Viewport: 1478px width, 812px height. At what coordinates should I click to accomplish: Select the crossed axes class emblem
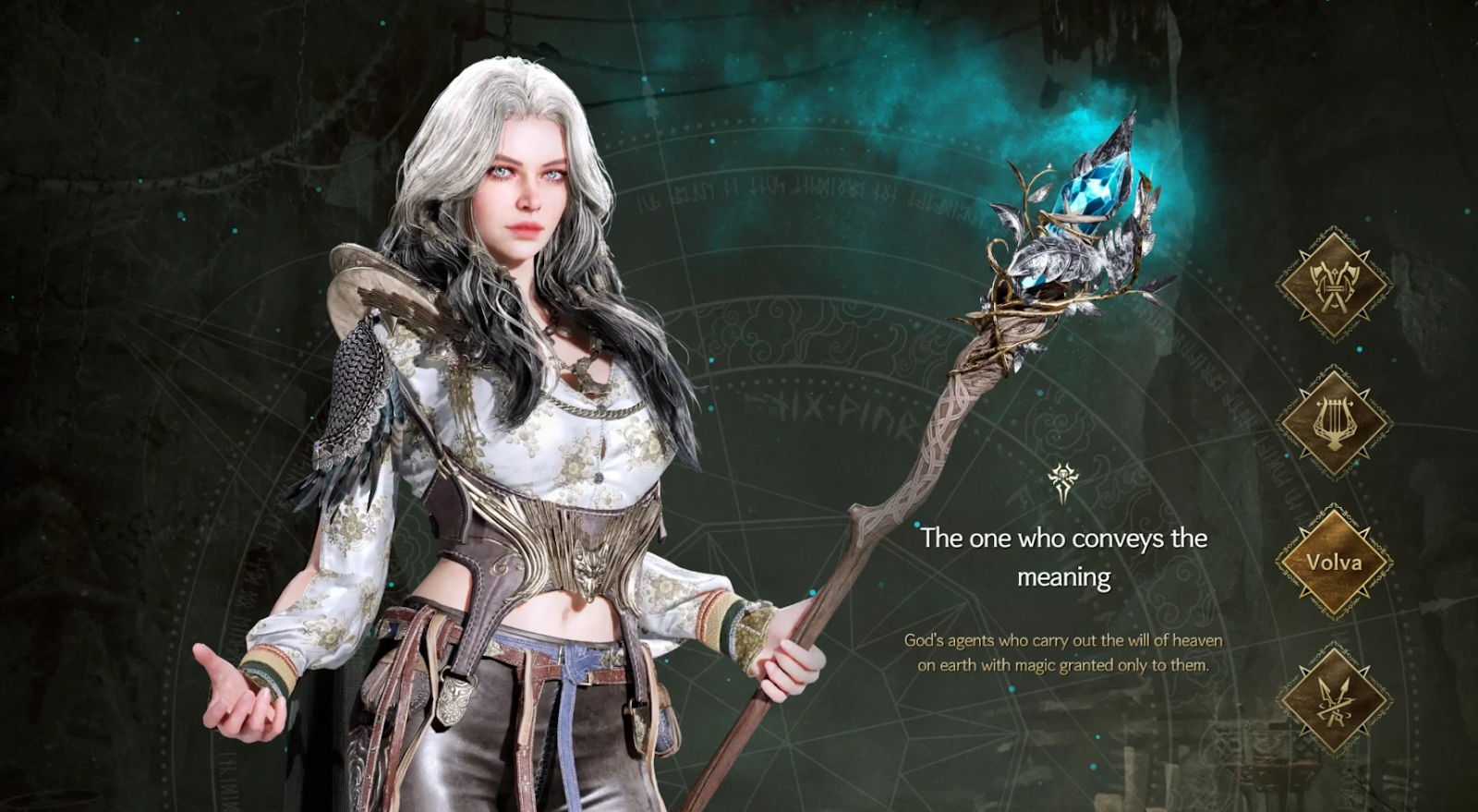pyautogui.click(x=1333, y=284)
